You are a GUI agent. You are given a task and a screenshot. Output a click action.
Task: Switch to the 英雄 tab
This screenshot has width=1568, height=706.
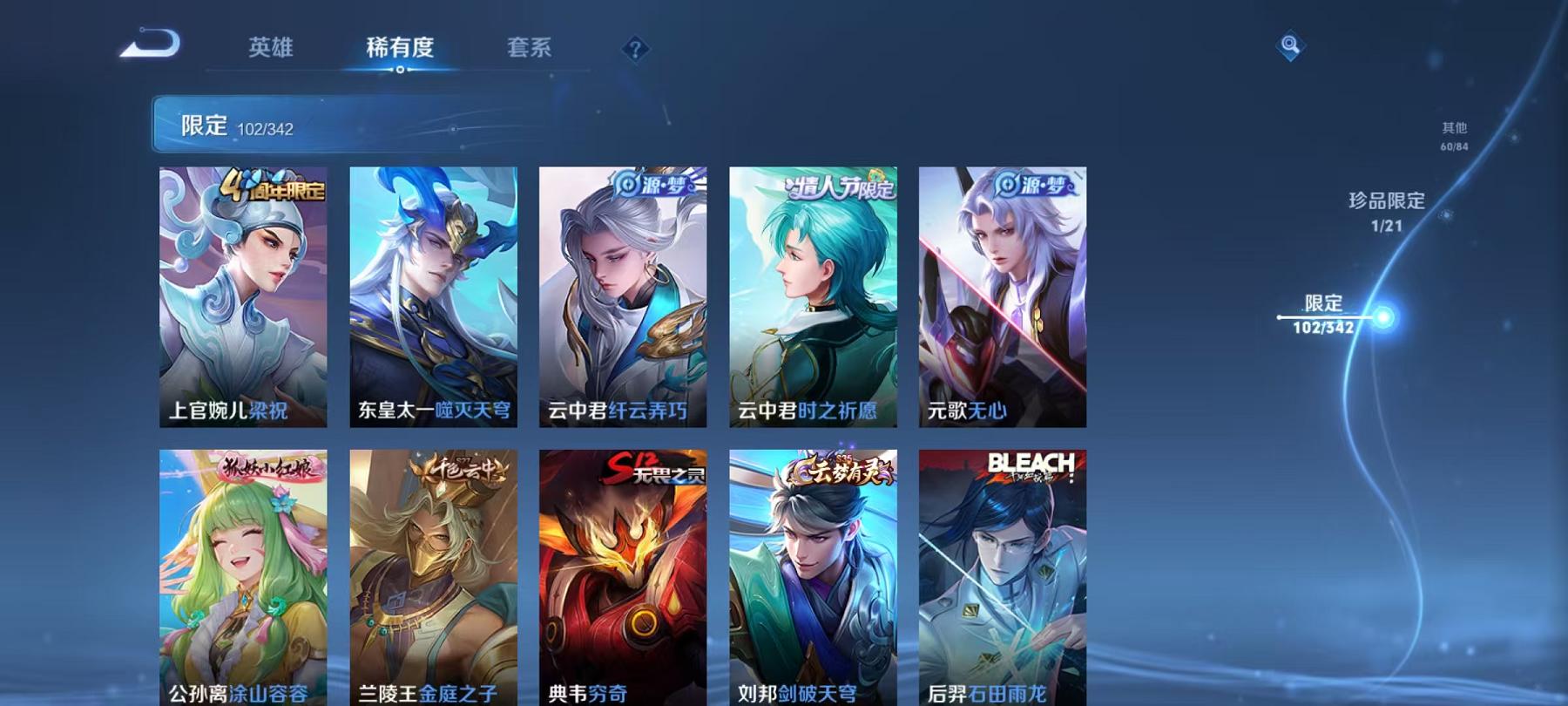pos(271,49)
